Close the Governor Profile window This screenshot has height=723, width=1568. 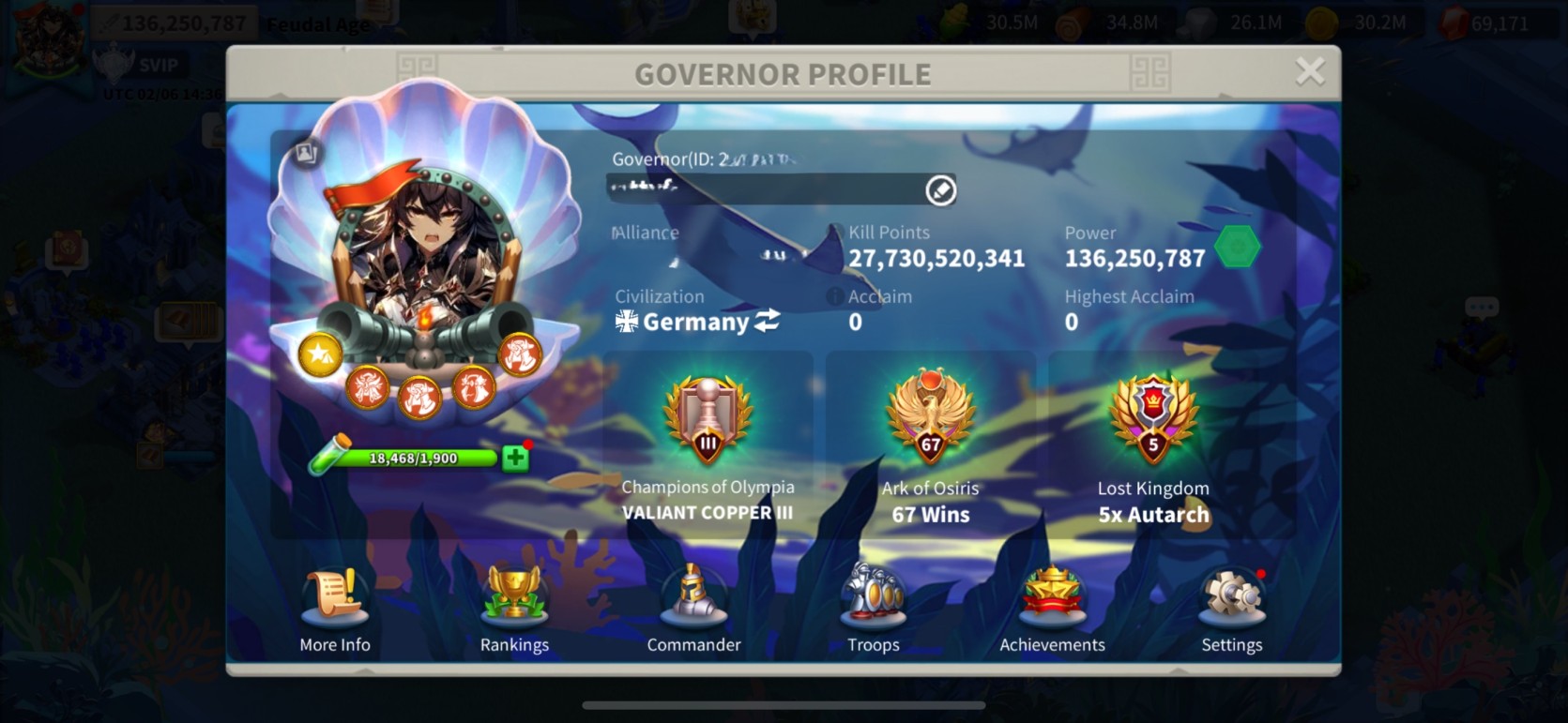[x=1309, y=71]
